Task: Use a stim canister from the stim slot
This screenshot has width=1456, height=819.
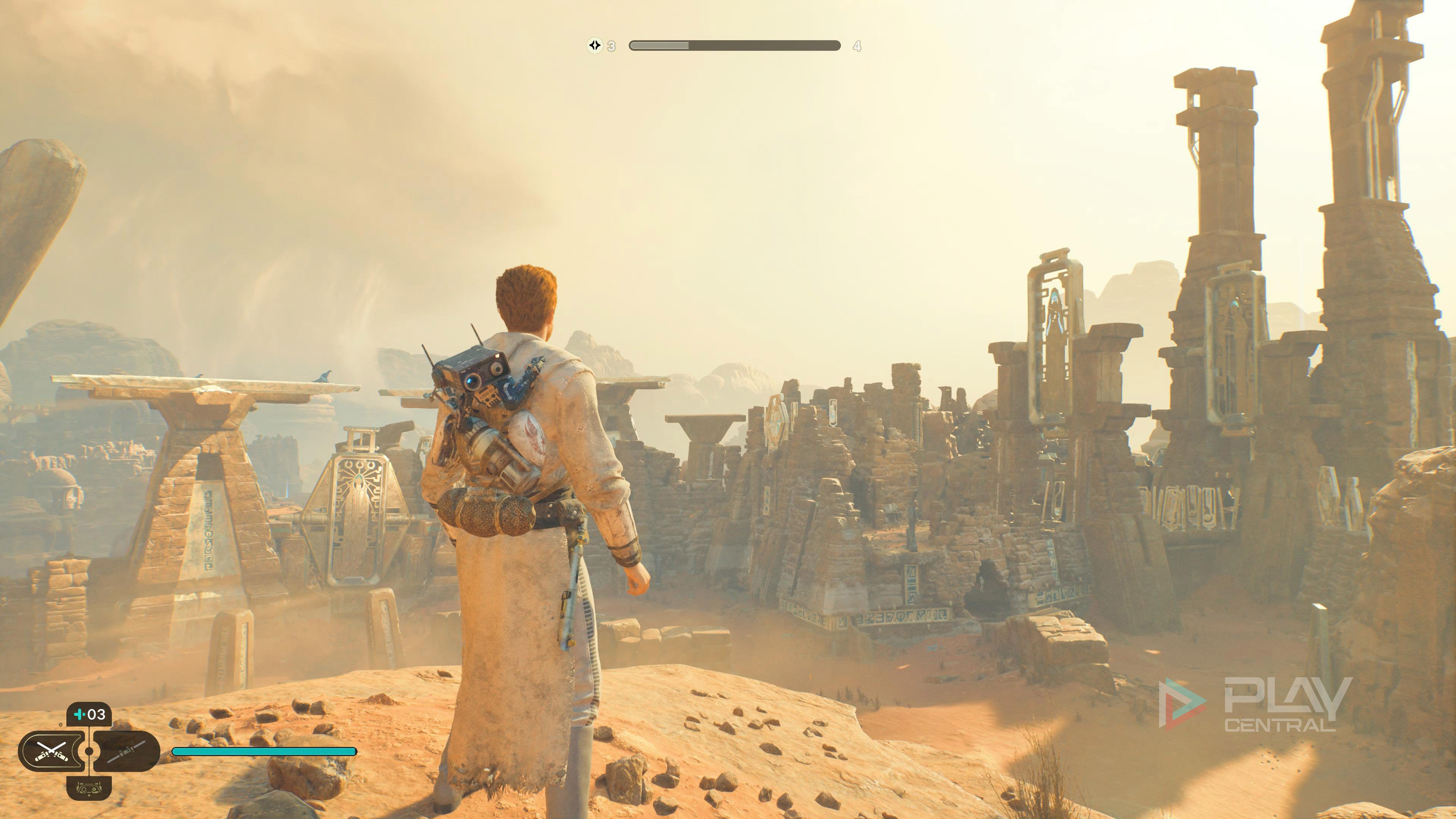Action: pos(89,714)
